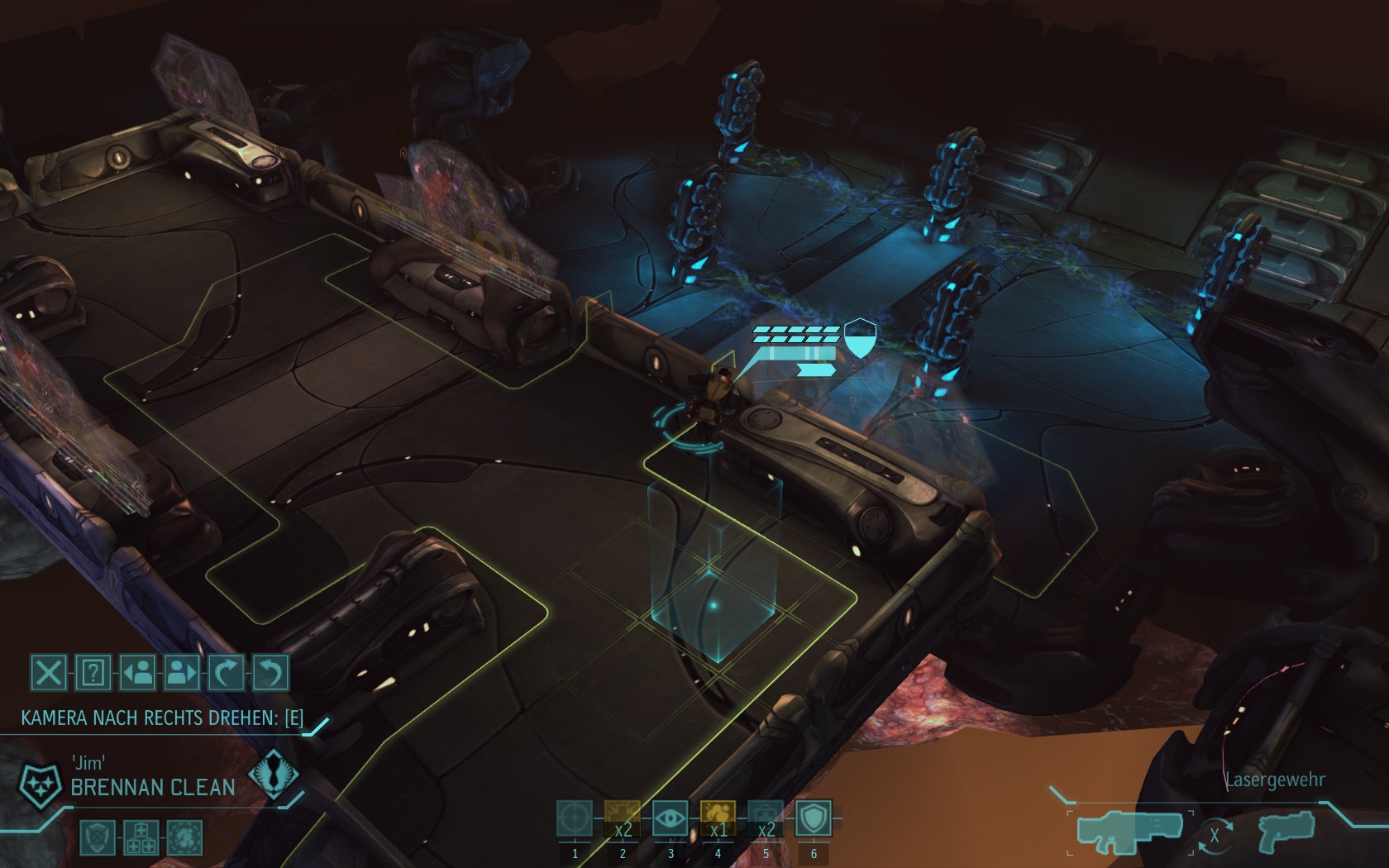The image size is (1389, 868).
Task: Open the question mark info panel
Action: pyautogui.click(x=93, y=673)
